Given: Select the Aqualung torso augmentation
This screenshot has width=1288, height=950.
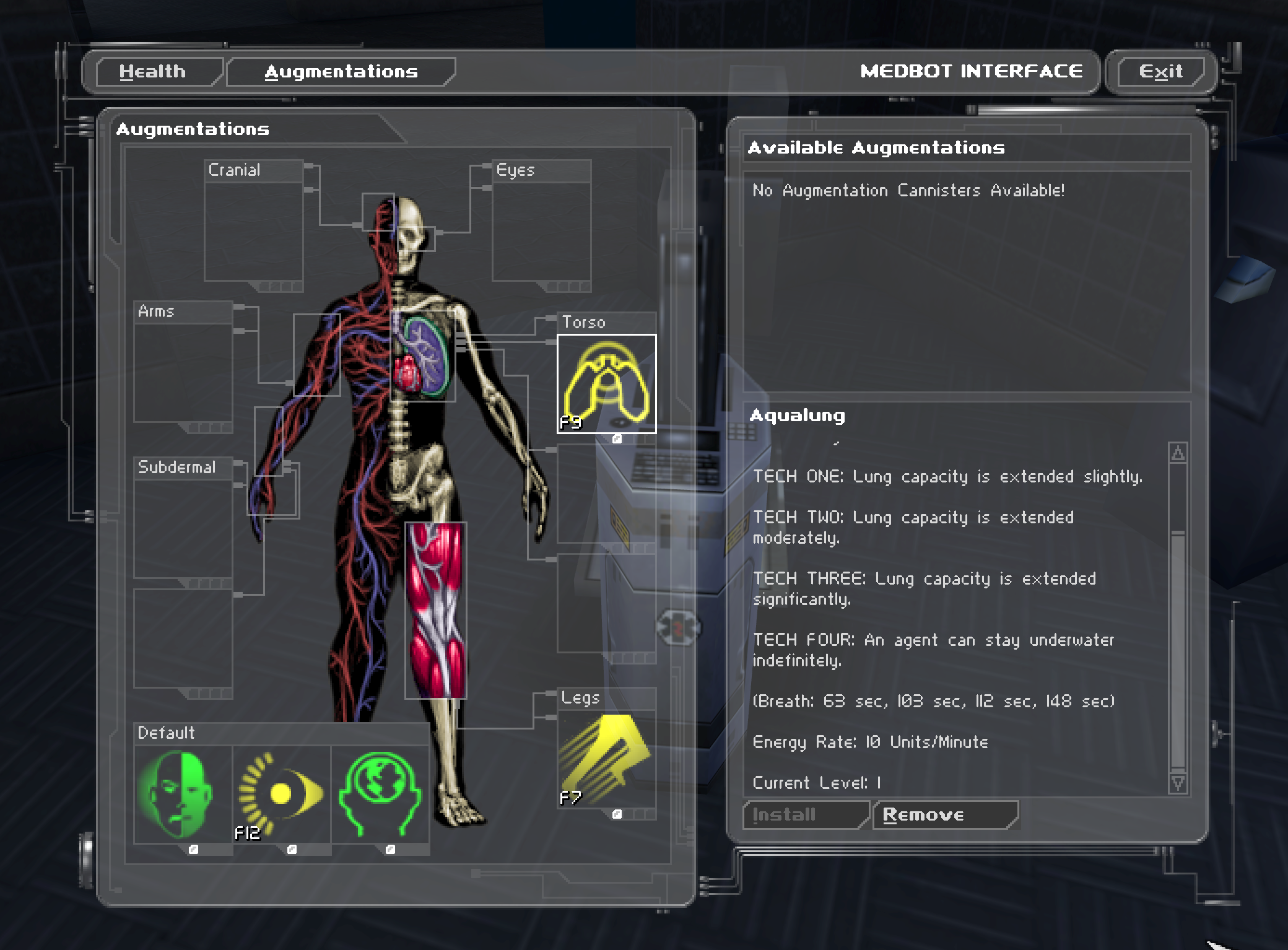Looking at the screenshot, I should pyautogui.click(x=606, y=383).
